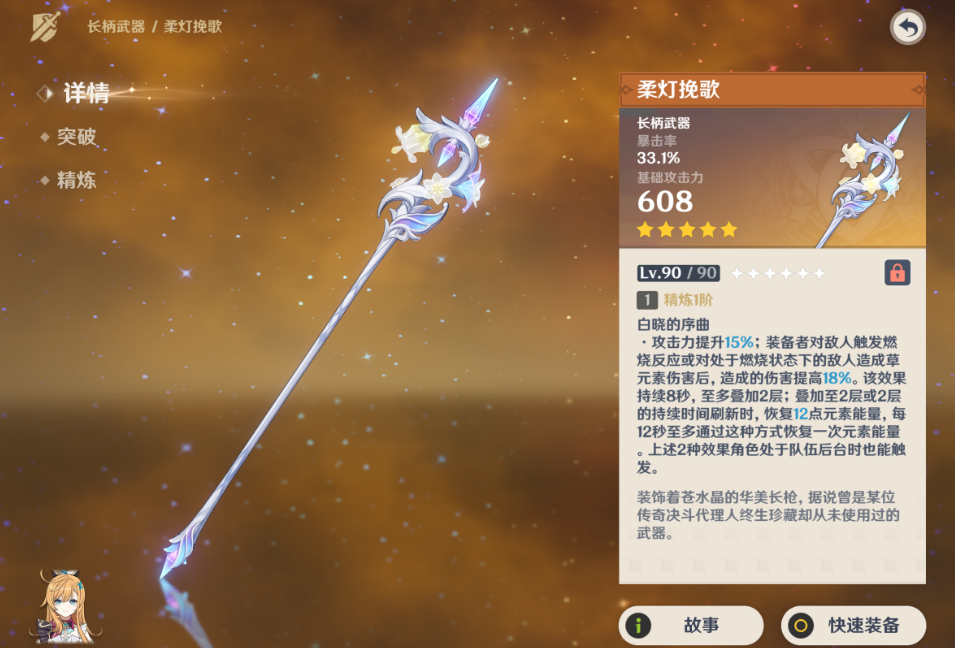
Task: Open the 突破 ascension tab
Action: (x=76, y=137)
